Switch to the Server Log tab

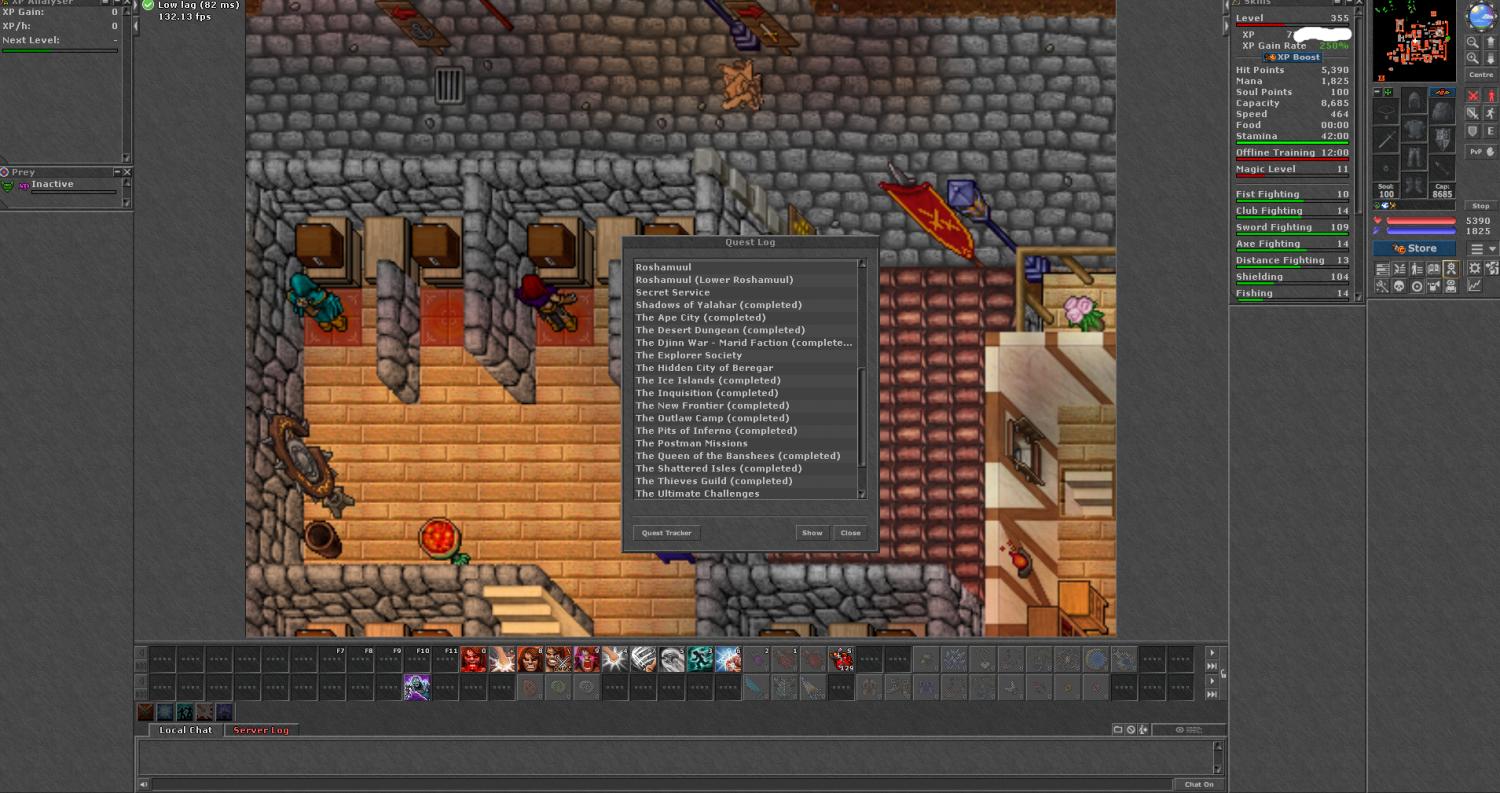261,730
